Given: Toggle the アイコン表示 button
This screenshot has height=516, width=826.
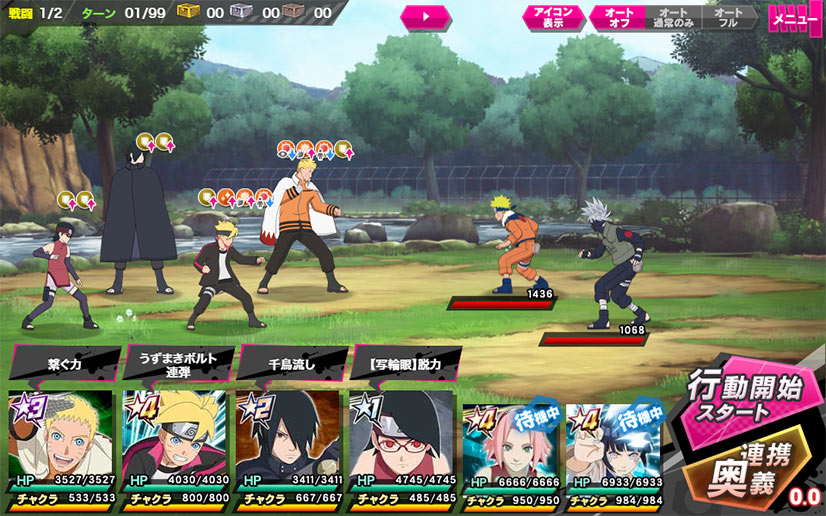Looking at the screenshot, I should (552, 17).
